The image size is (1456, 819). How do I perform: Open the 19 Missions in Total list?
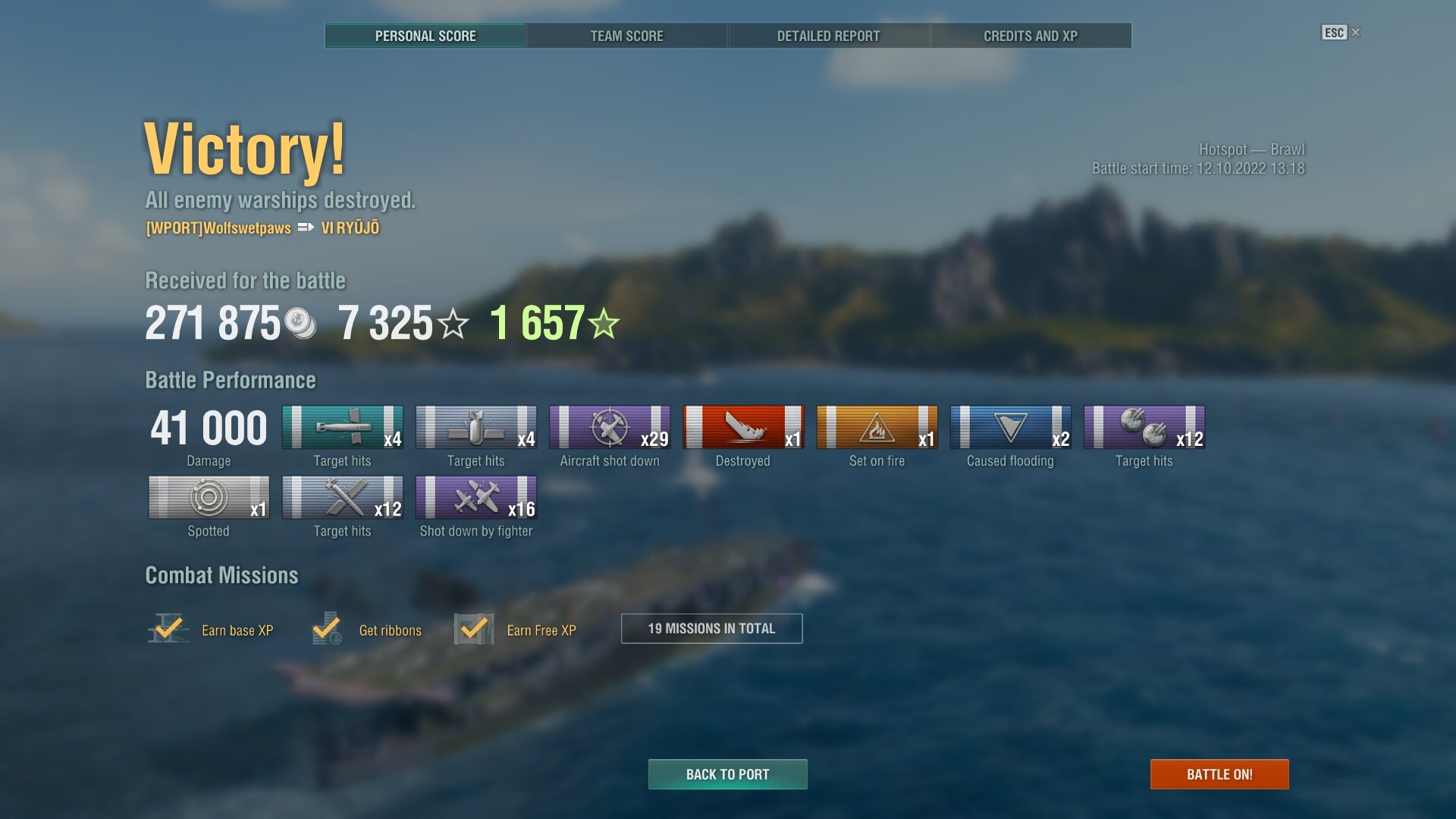click(x=711, y=629)
